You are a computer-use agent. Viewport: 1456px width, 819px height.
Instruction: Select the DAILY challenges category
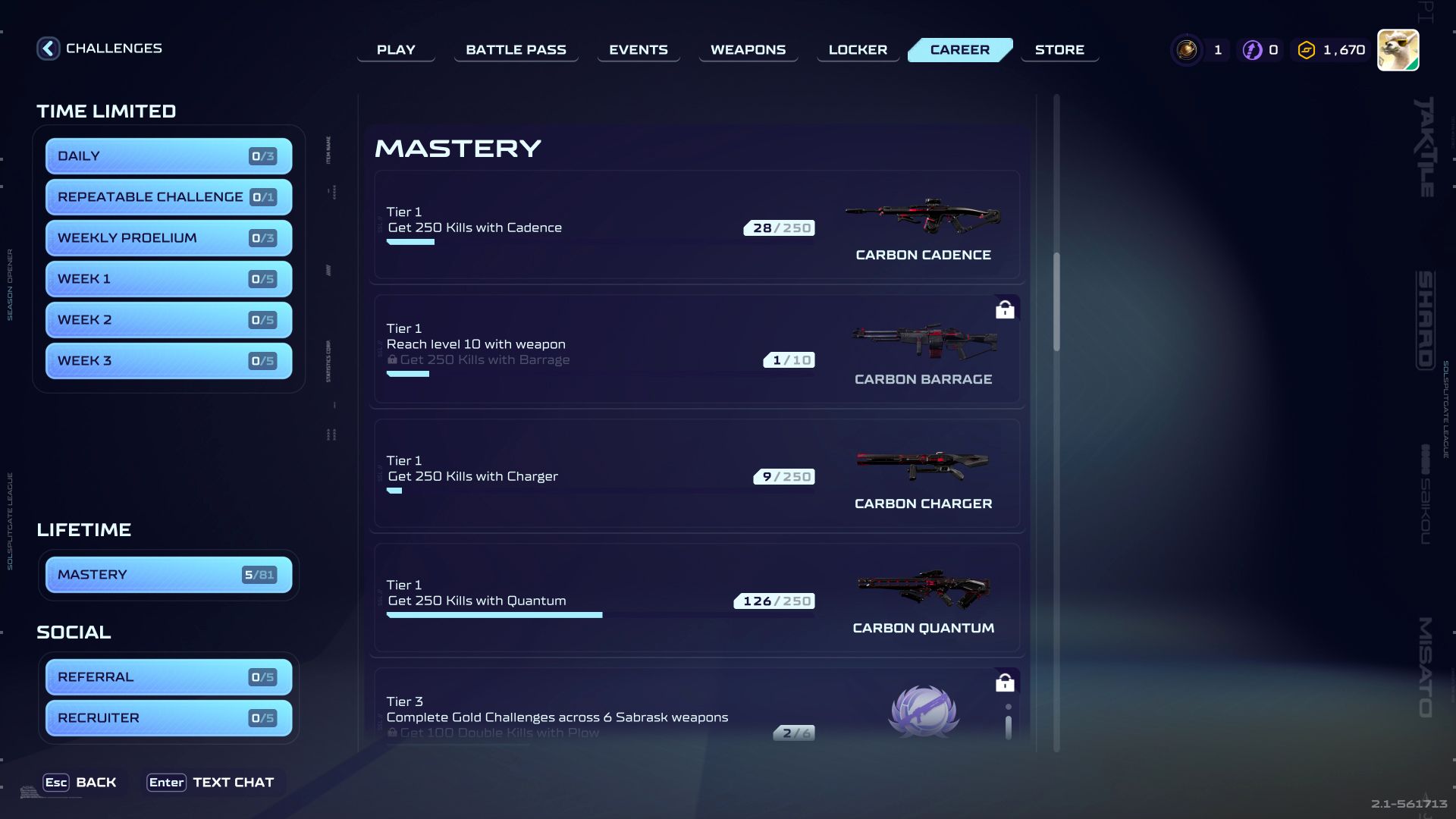click(x=168, y=155)
